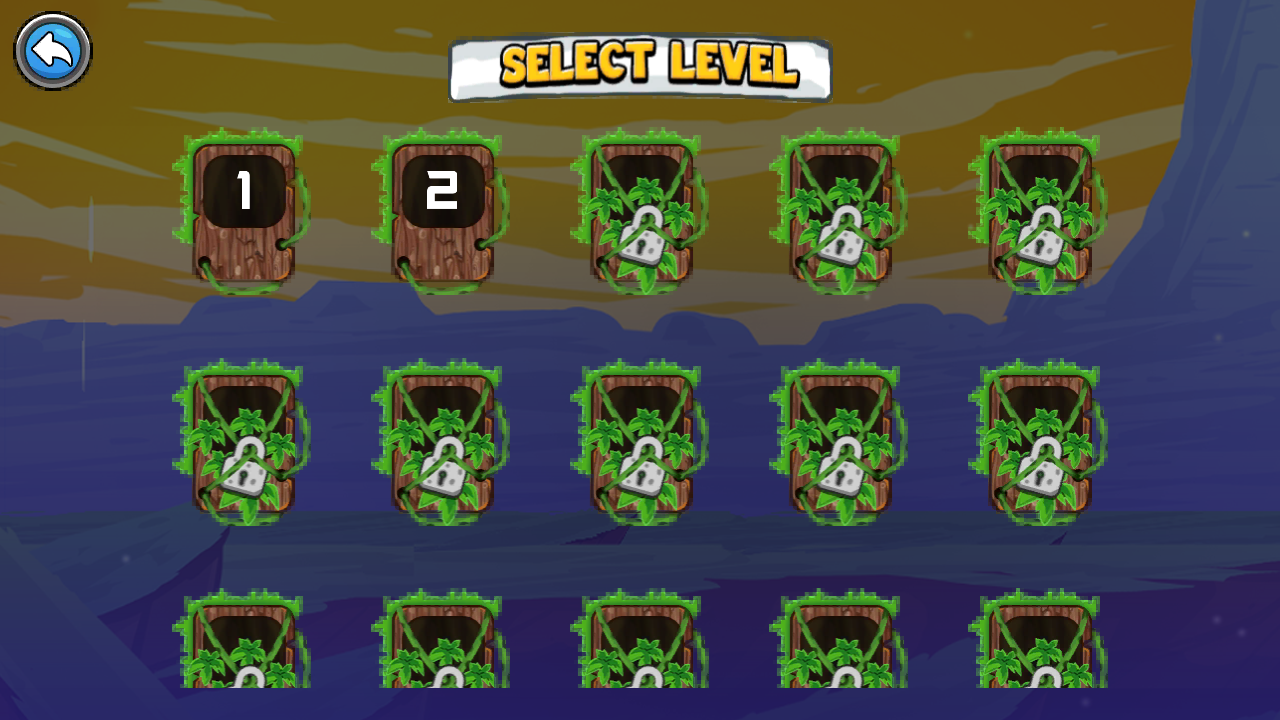This screenshot has width=1280, height=720.
Task: Click the lock icon on level 7's door
Action: (442, 465)
